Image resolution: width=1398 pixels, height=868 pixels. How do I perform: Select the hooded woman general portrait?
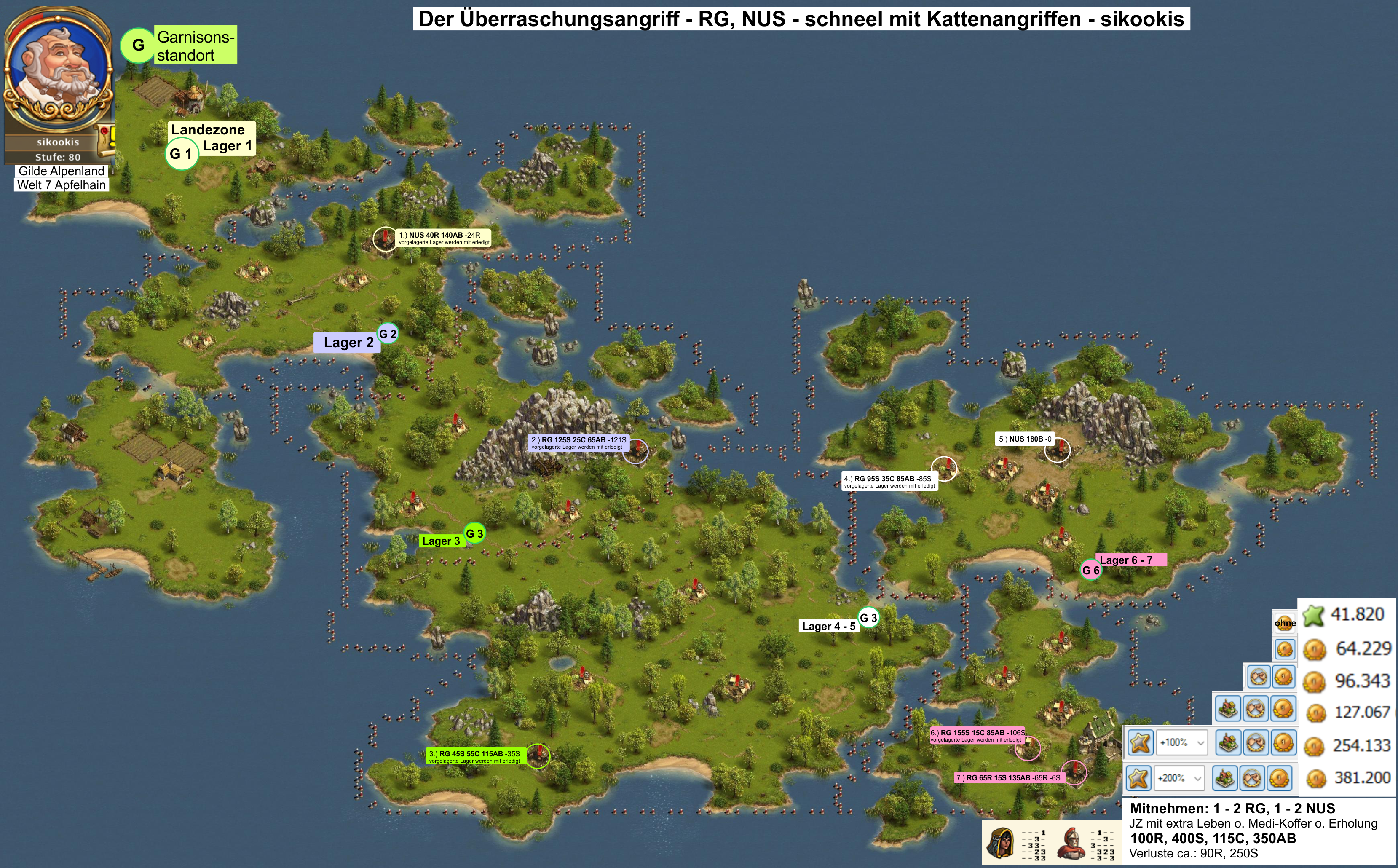(1000, 843)
